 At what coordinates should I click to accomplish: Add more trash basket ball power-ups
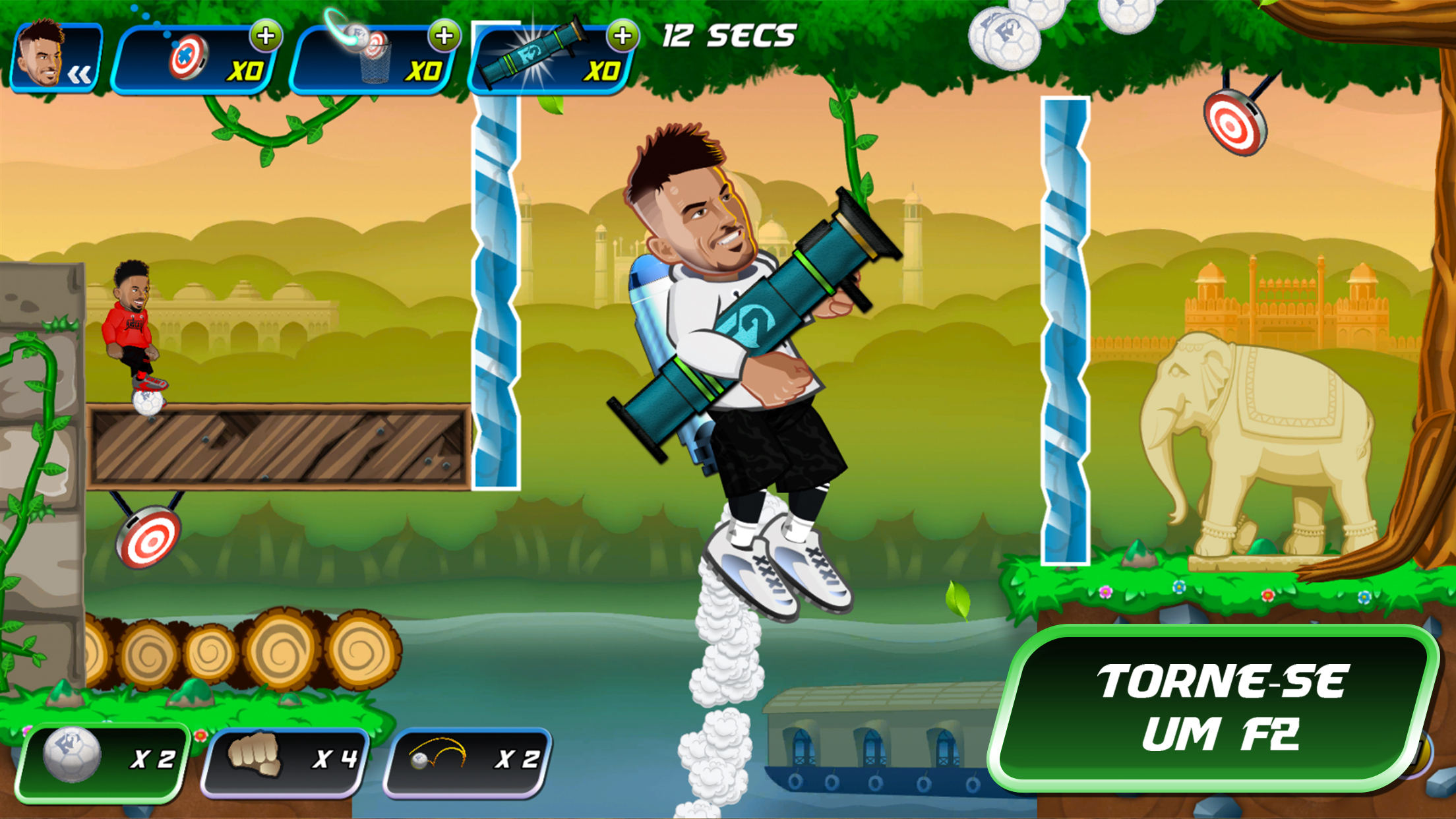444,36
